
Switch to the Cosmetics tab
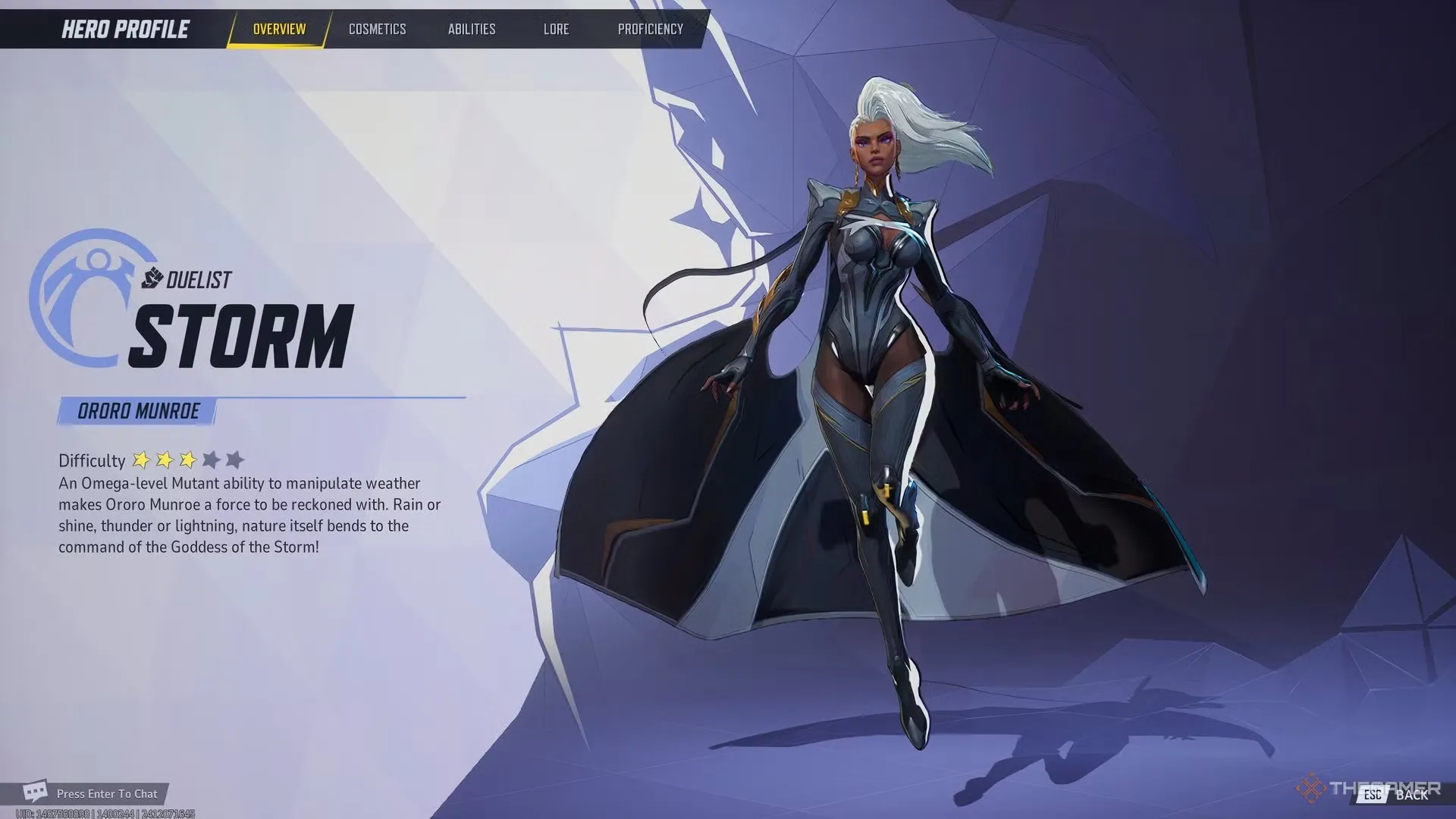(x=377, y=30)
